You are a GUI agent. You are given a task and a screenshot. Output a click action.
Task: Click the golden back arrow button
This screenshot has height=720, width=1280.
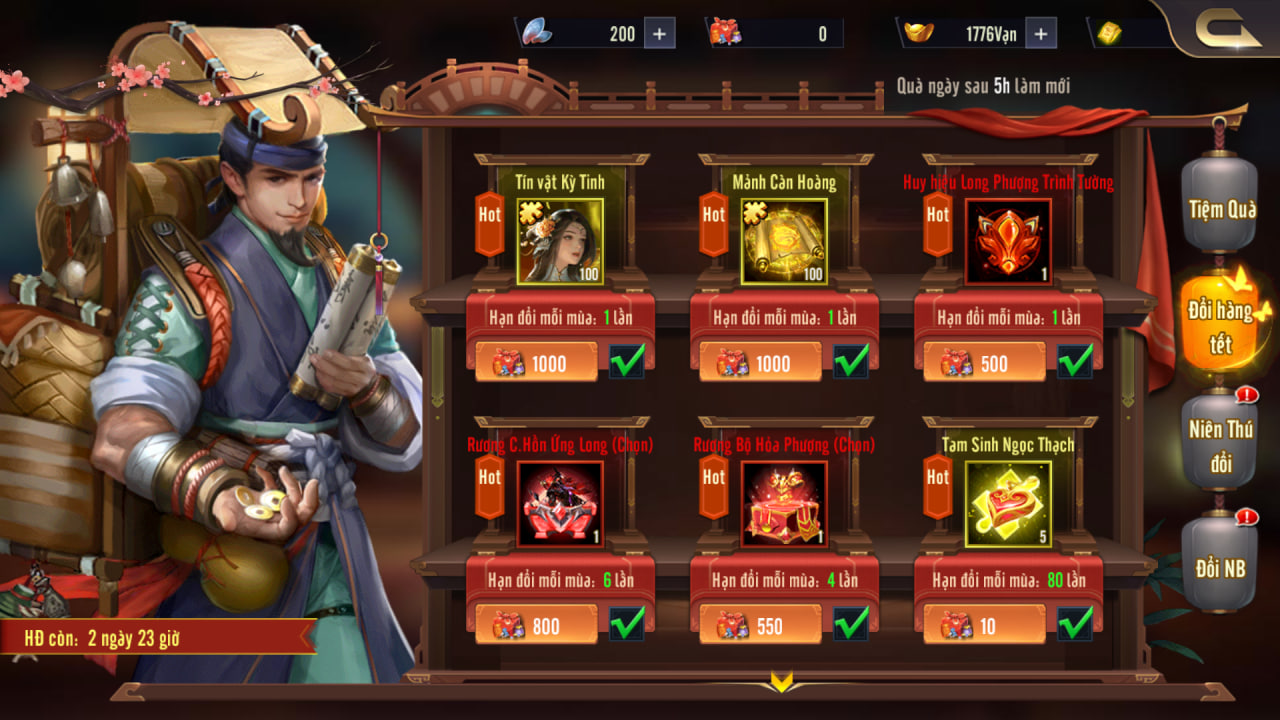pos(1227,31)
